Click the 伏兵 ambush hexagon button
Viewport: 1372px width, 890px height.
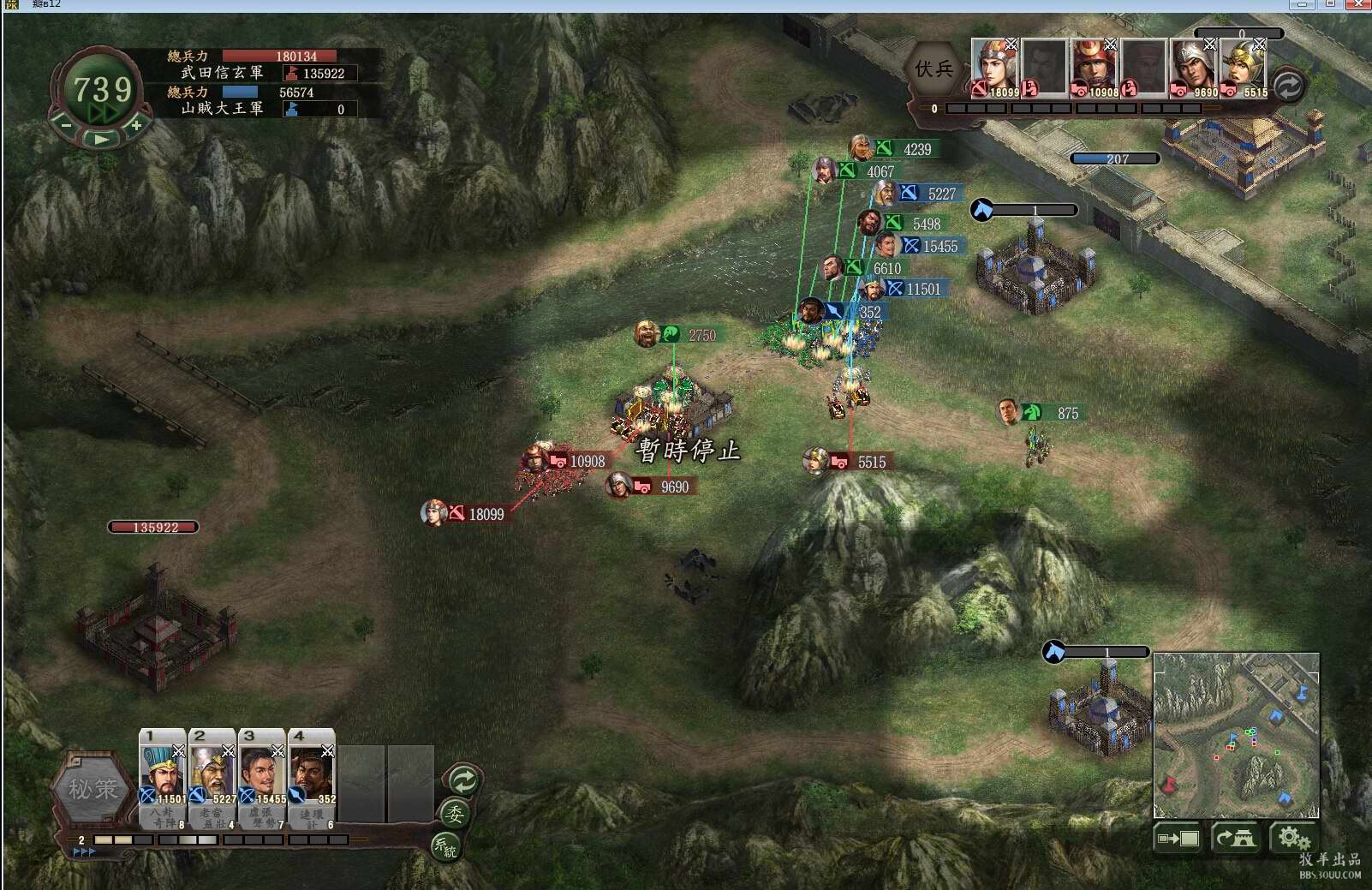934,69
